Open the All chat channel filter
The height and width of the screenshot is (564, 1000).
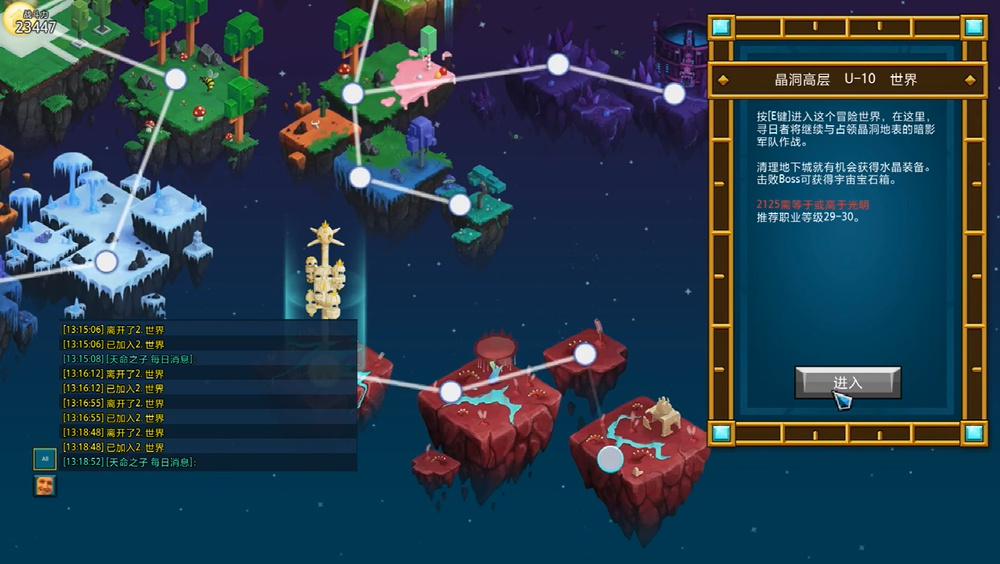45,459
